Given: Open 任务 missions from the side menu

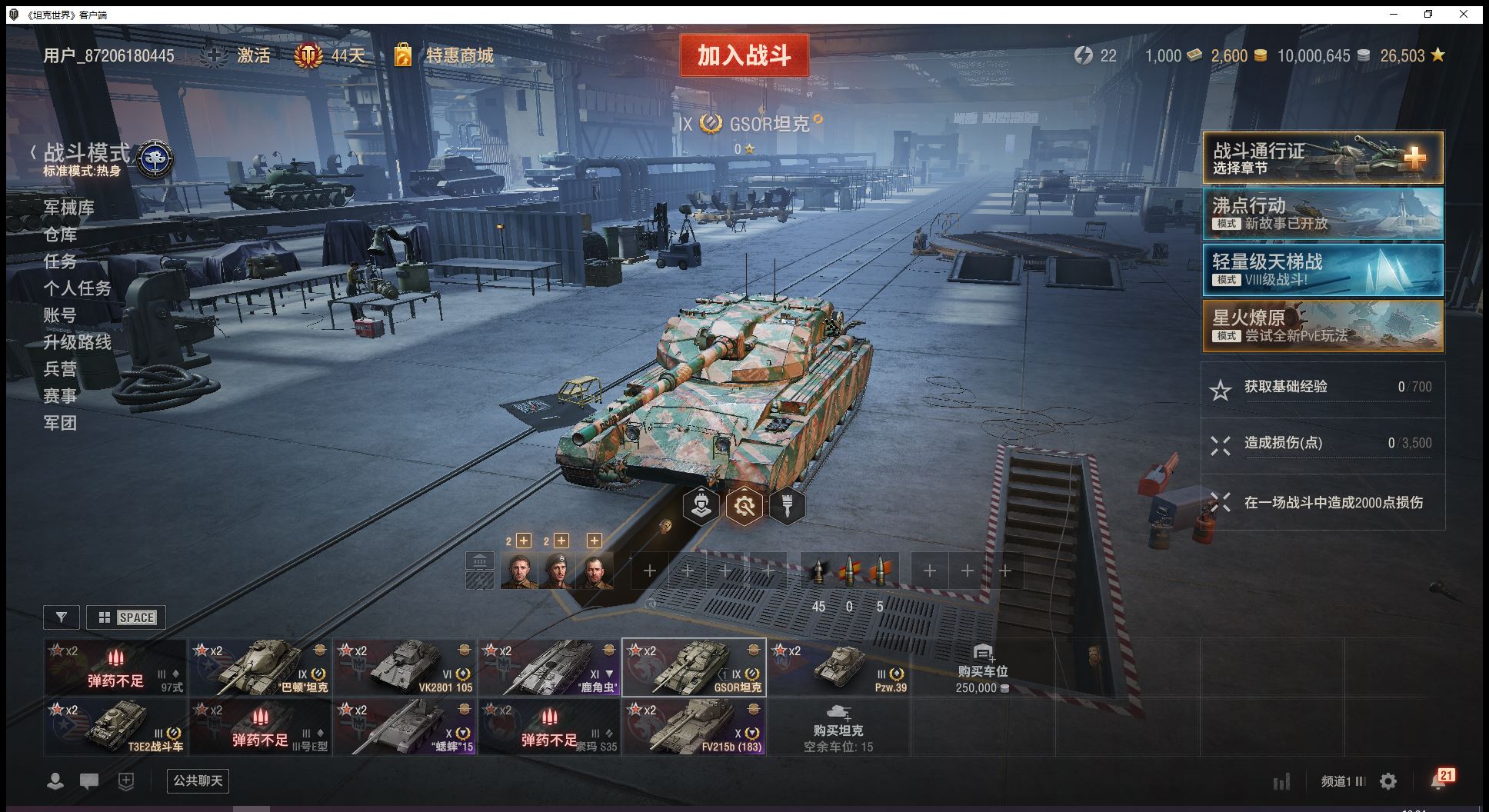Looking at the screenshot, I should (x=60, y=261).
